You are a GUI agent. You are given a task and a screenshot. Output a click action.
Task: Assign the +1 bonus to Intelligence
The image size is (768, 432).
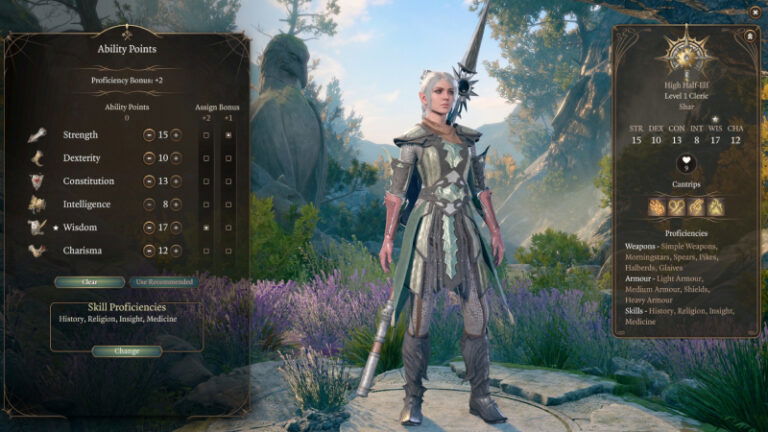[229, 204]
